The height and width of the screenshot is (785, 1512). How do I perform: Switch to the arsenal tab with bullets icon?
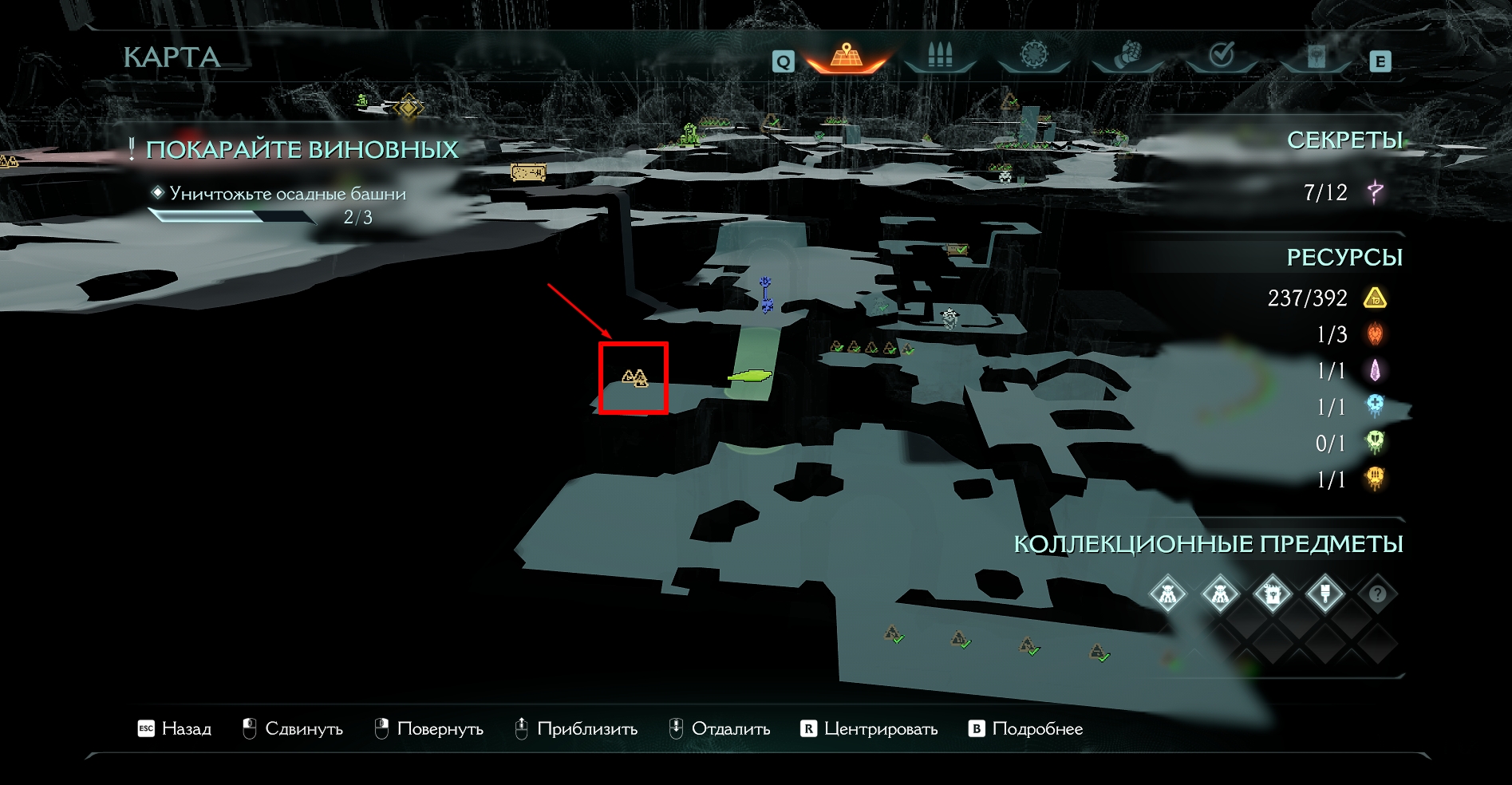(x=940, y=57)
